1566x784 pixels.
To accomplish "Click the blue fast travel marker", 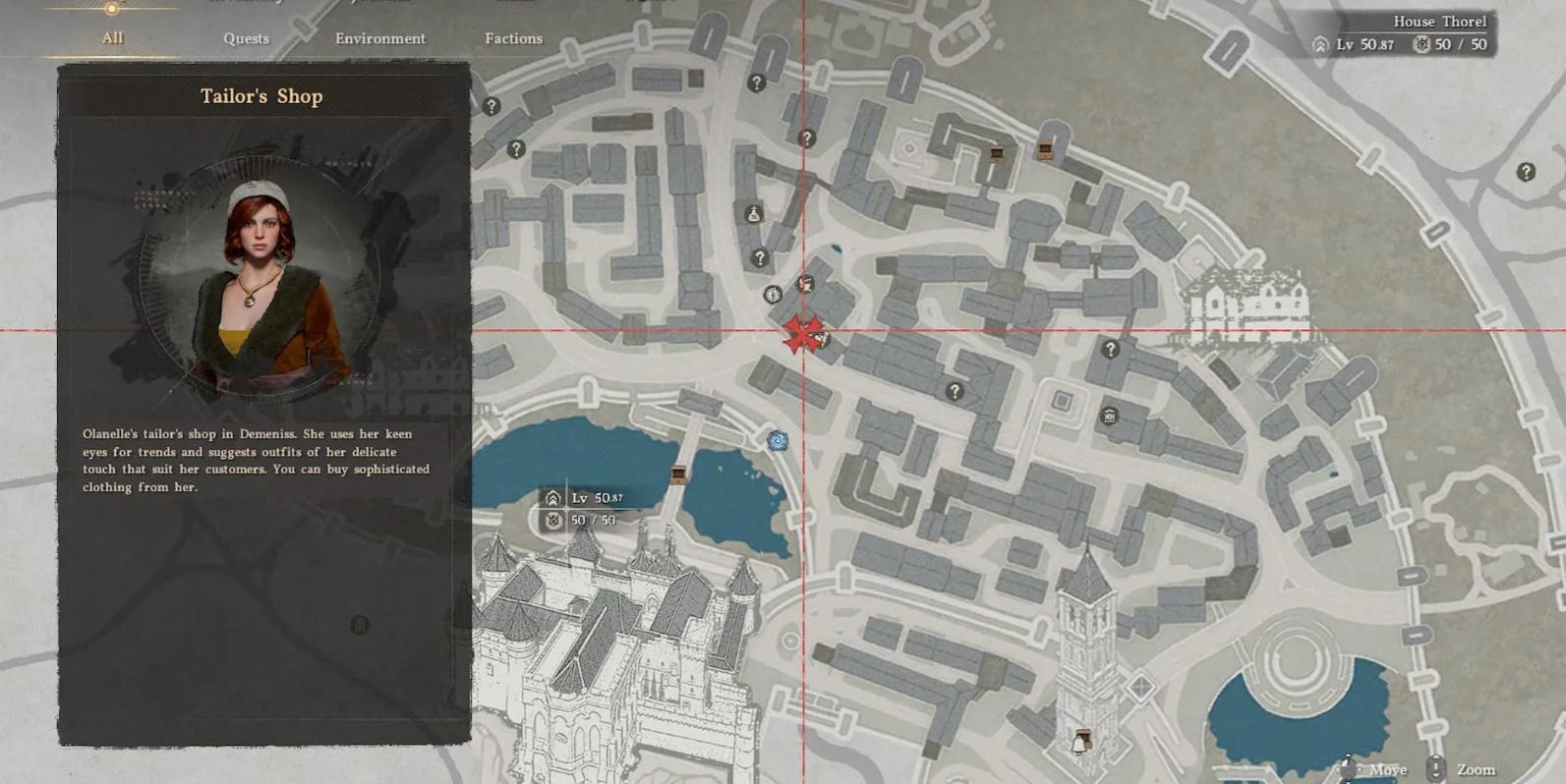I will point(778,441).
